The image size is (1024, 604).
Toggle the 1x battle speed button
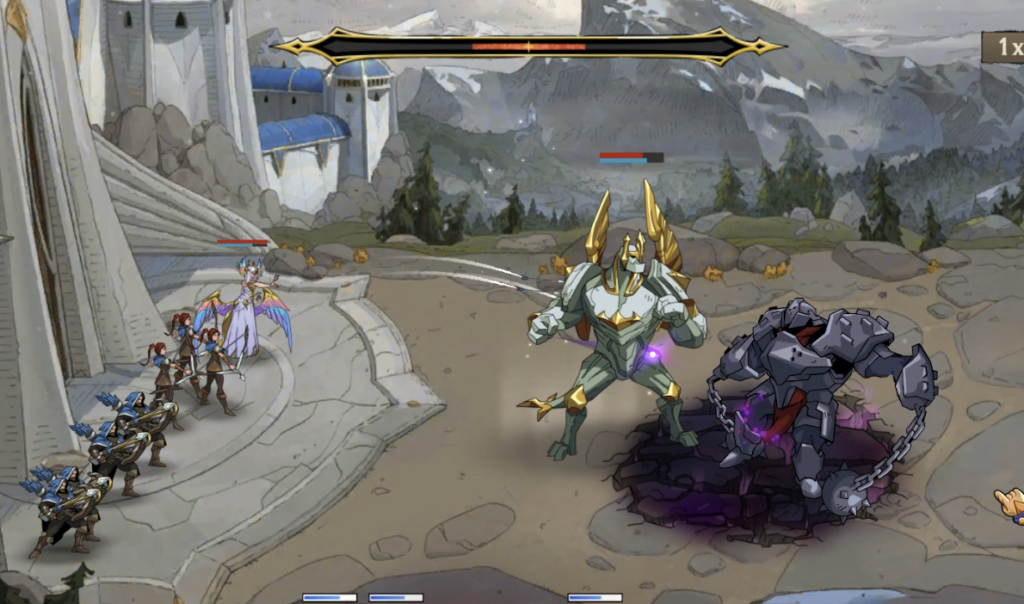[1003, 47]
